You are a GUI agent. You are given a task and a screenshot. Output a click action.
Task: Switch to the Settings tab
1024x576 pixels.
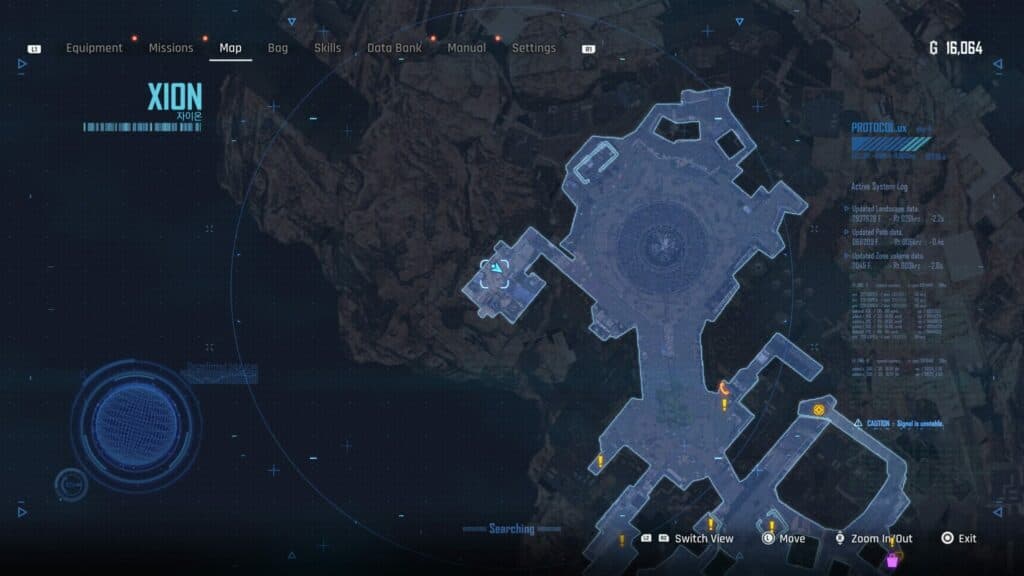point(534,48)
